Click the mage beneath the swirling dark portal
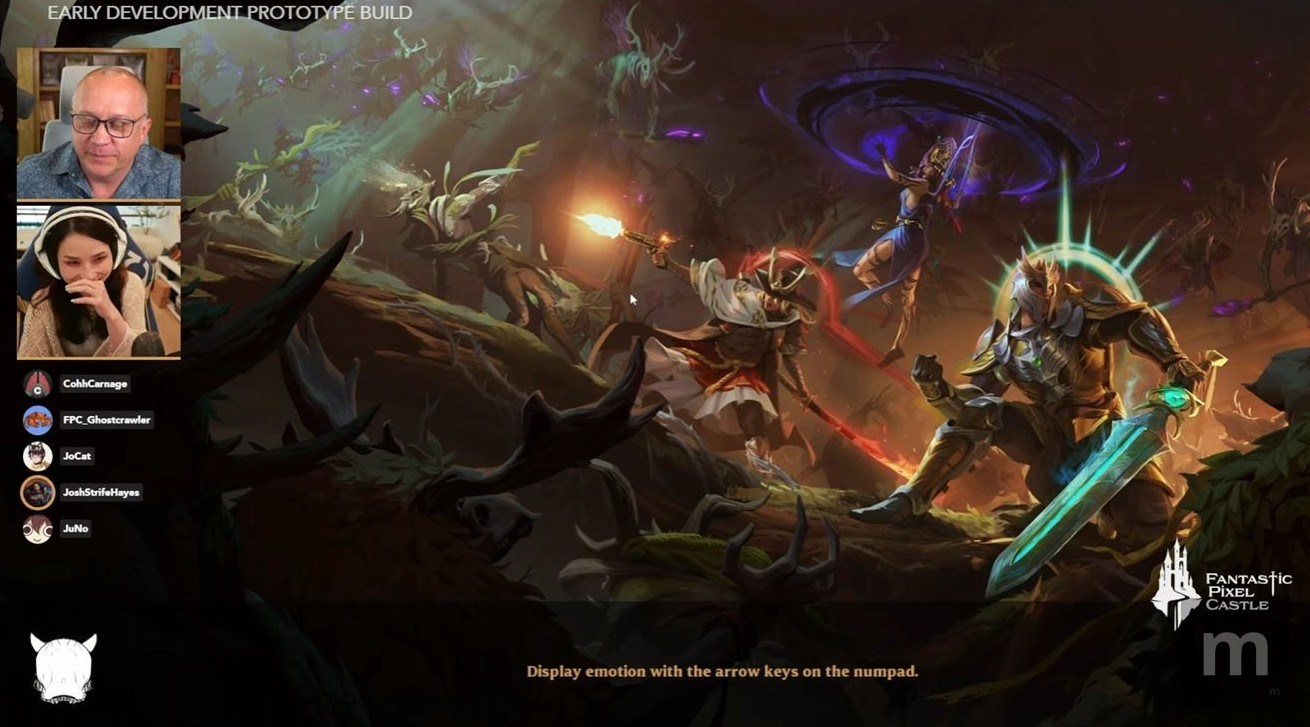Viewport: 1310px width, 727px height. (912, 215)
